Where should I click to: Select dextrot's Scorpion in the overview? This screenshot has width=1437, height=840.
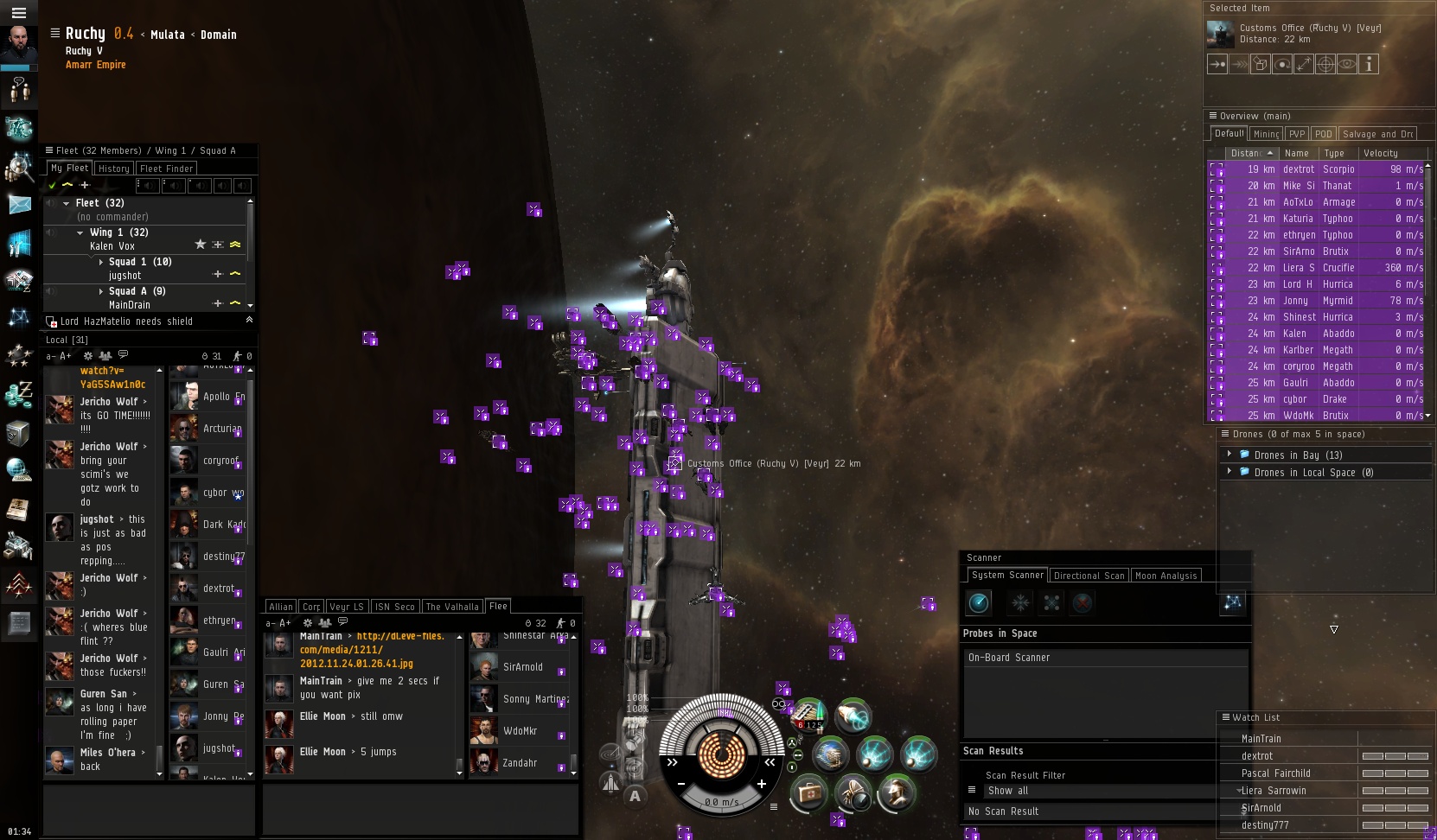tap(1314, 169)
